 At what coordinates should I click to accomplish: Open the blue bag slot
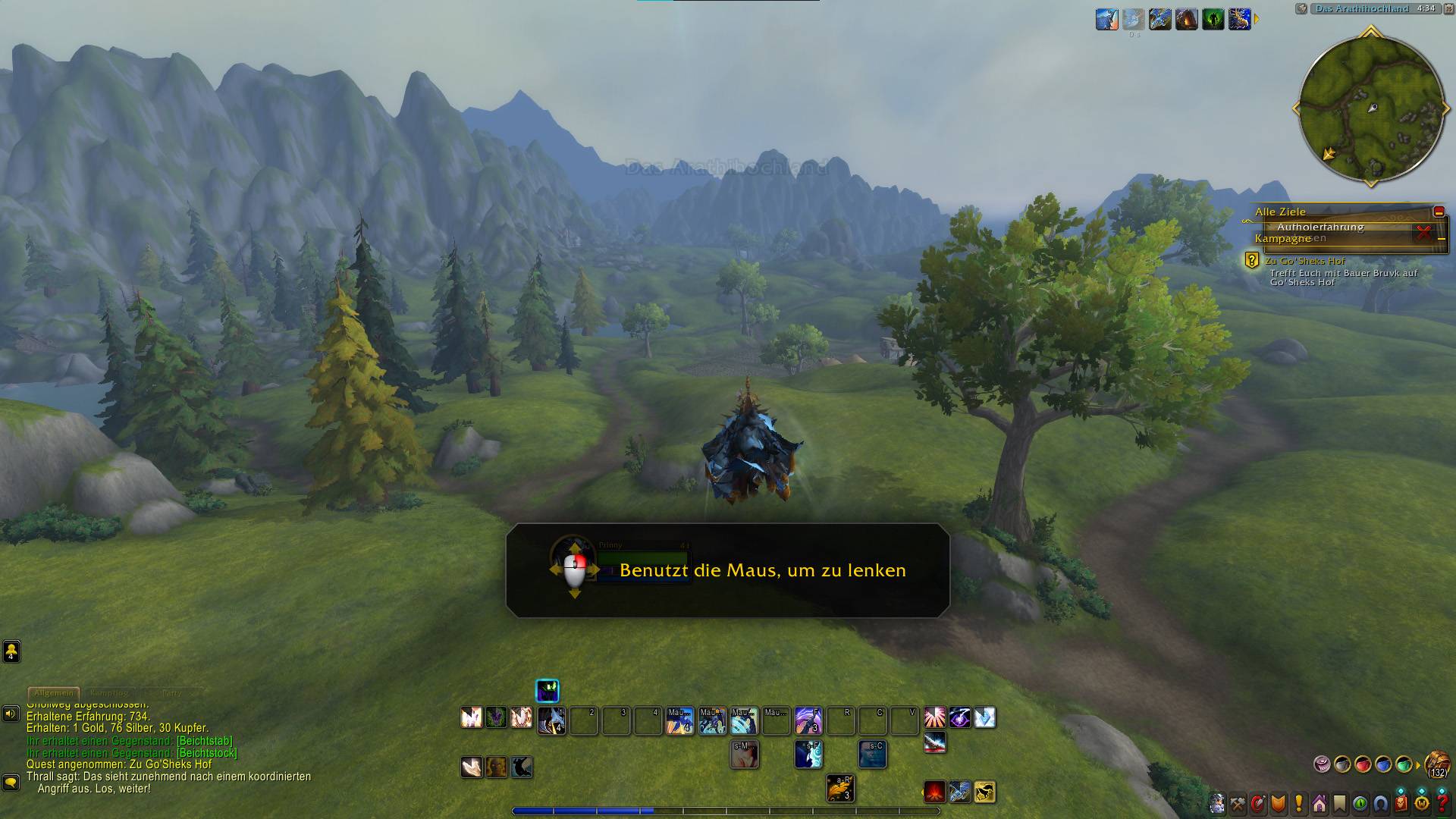(x=1383, y=764)
